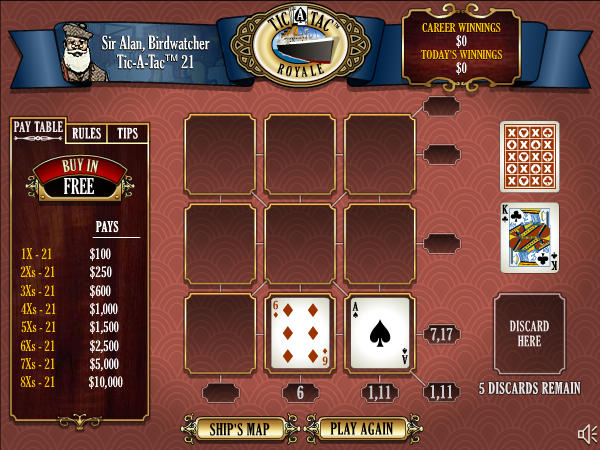Pick up the King of Clubs card
The image size is (600, 450).
(529, 238)
